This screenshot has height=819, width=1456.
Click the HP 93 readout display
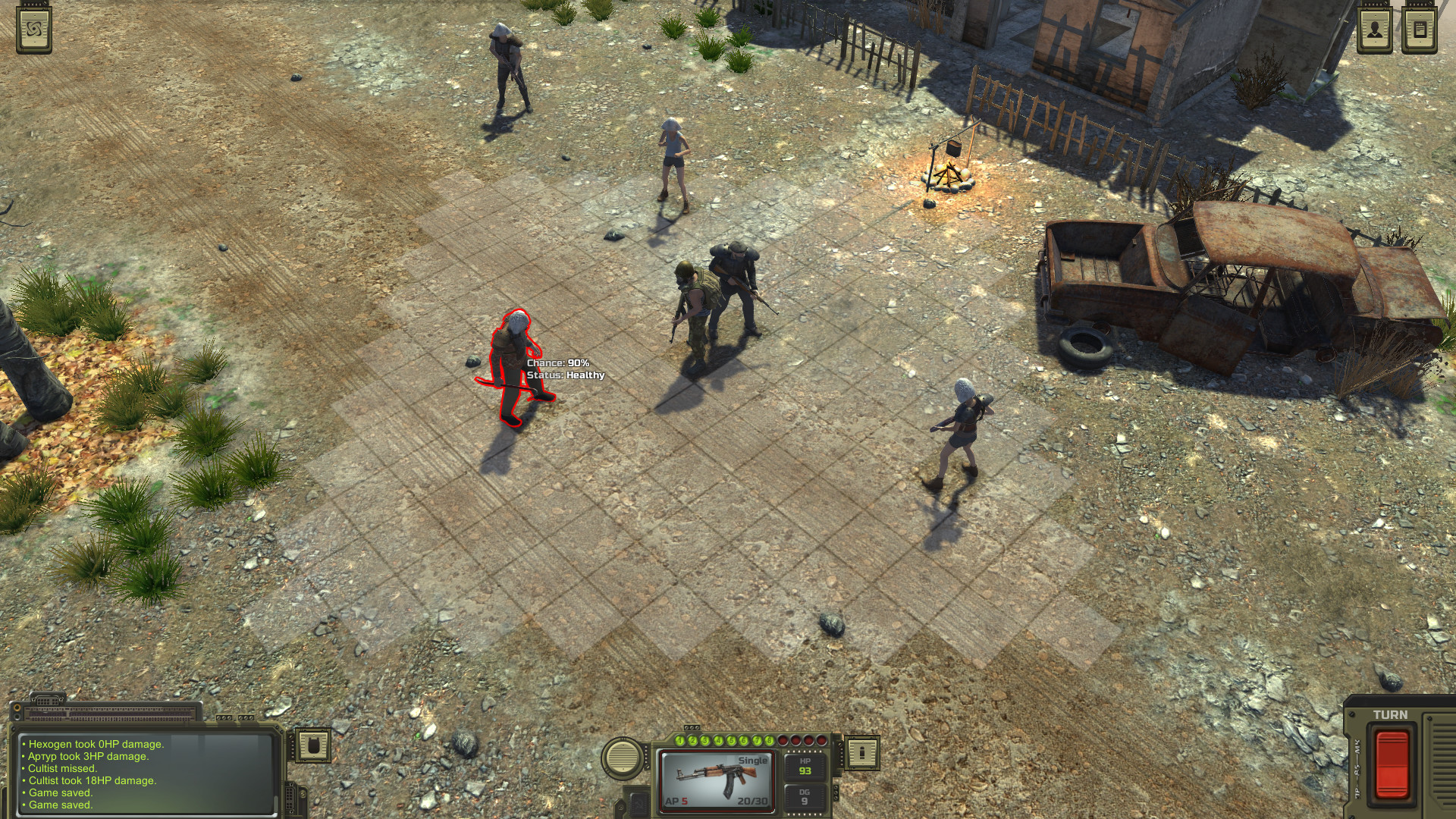(805, 767)
